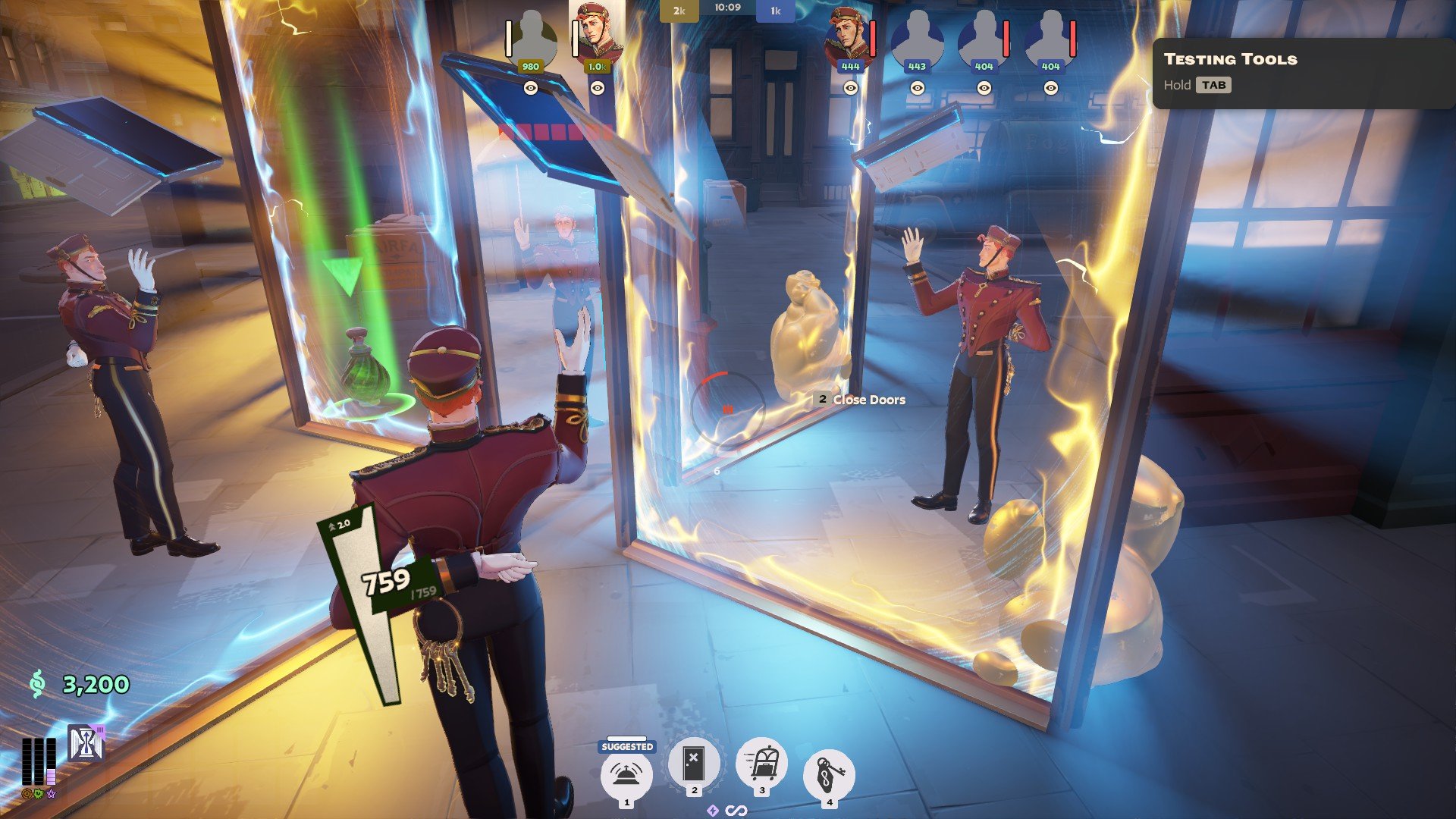Use the Close Doors ability icon
The width and height of the screenshot is (1456, 819).
pos(693,763)
